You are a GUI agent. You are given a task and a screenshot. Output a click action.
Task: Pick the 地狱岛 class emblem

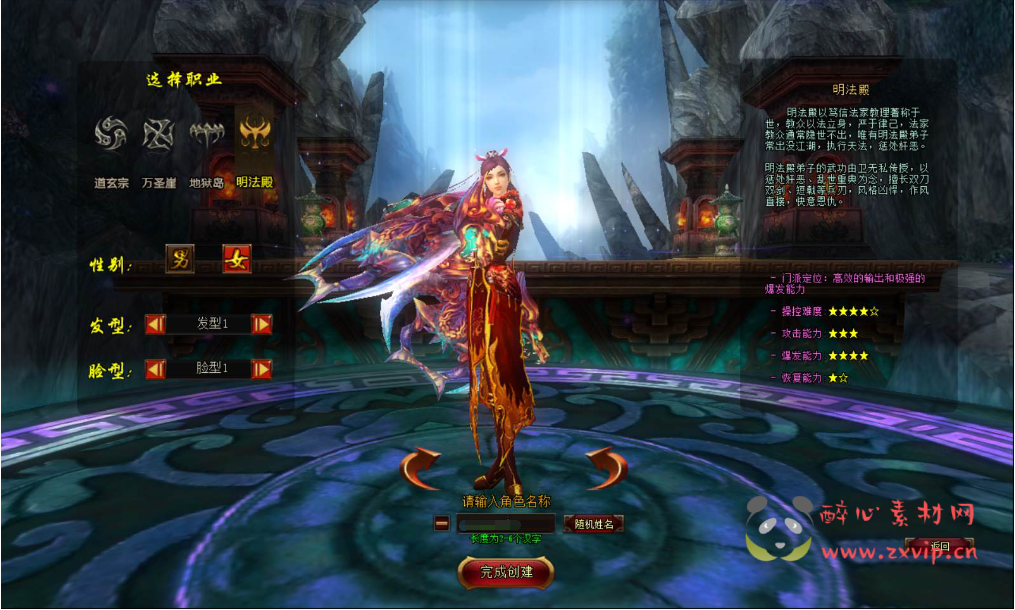pyautogui.click(x=207, y=134)
